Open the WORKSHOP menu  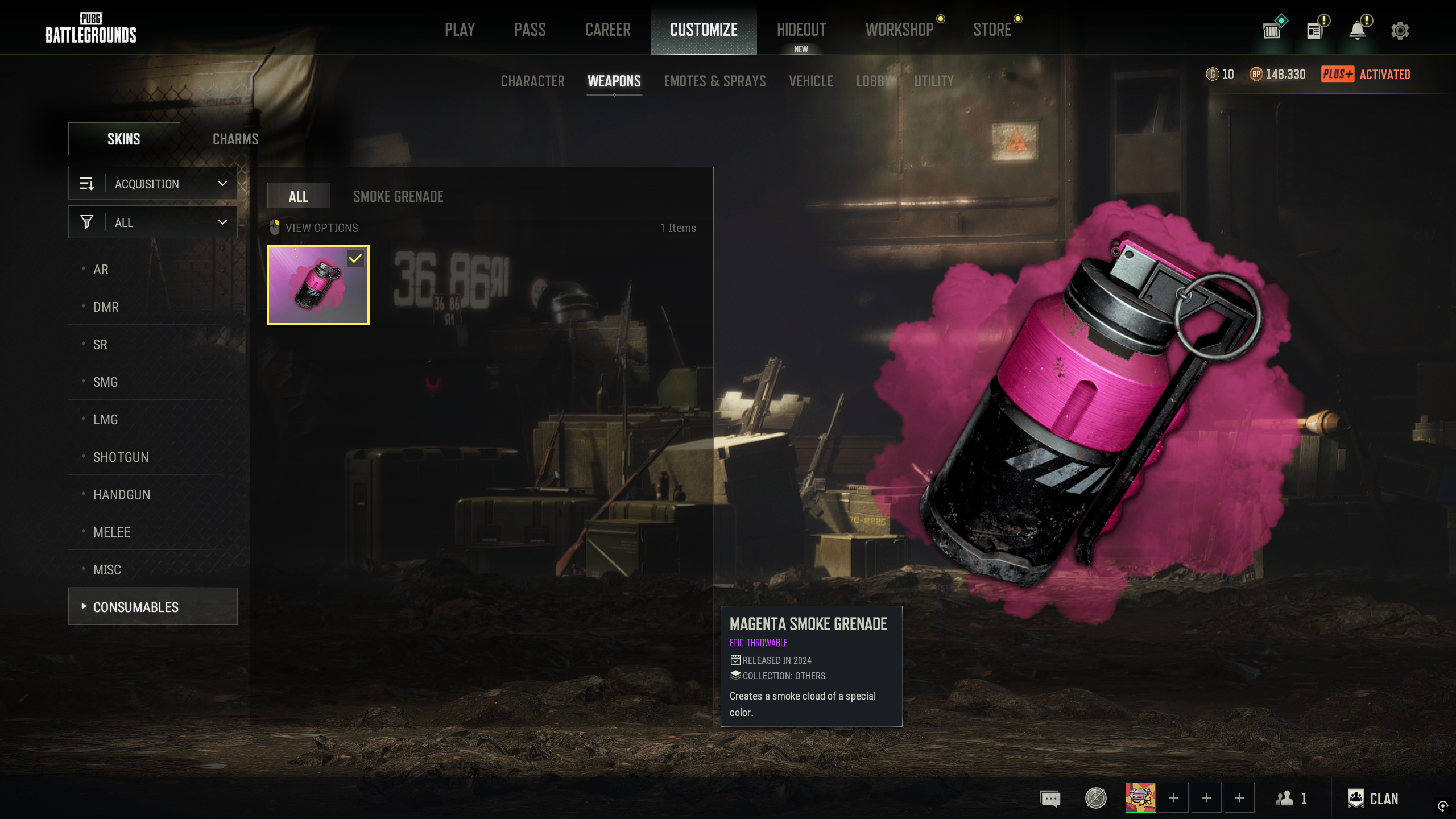[x=899, y=30]
